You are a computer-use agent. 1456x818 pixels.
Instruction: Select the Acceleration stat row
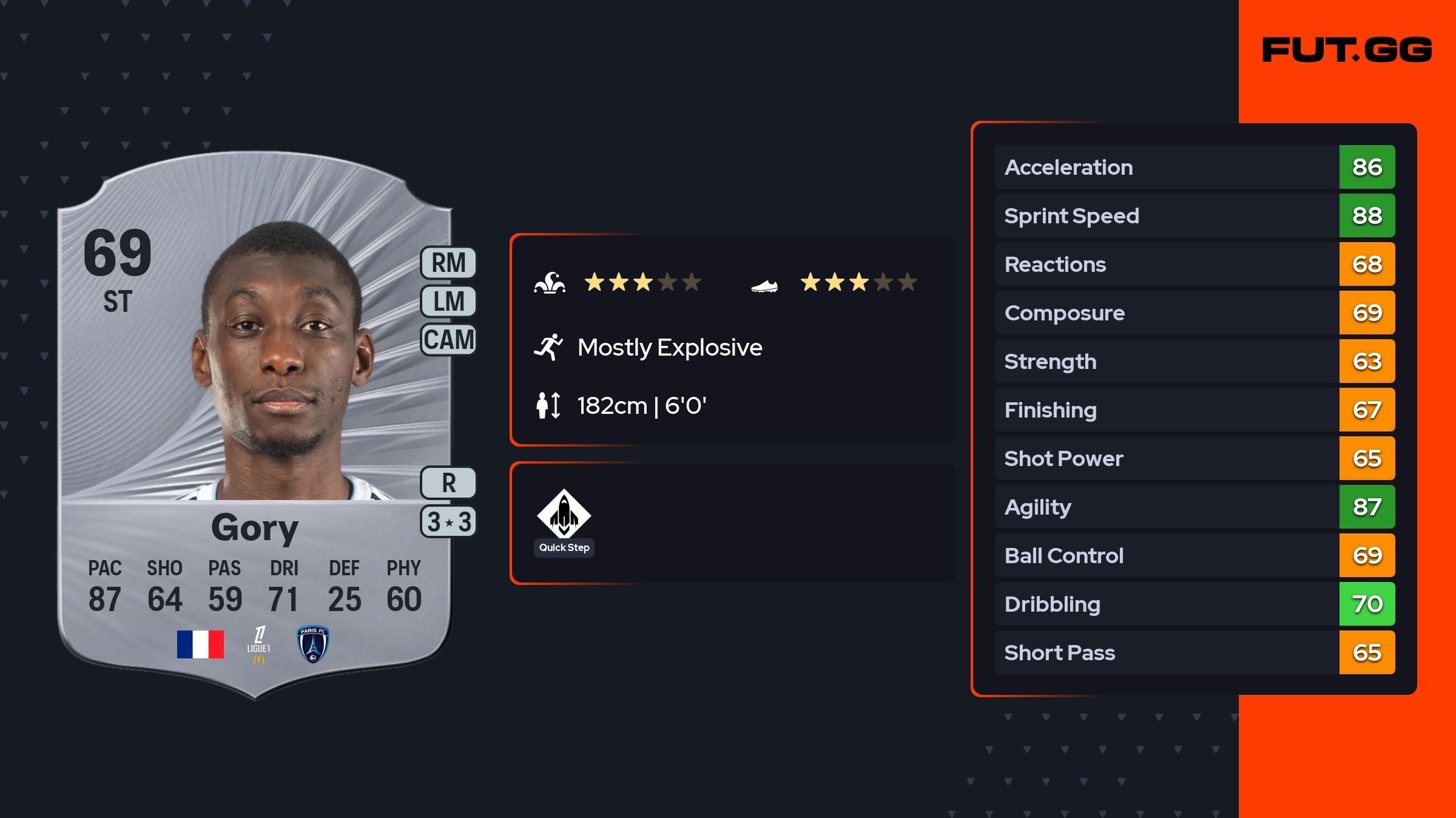[x=1194, y=167]
